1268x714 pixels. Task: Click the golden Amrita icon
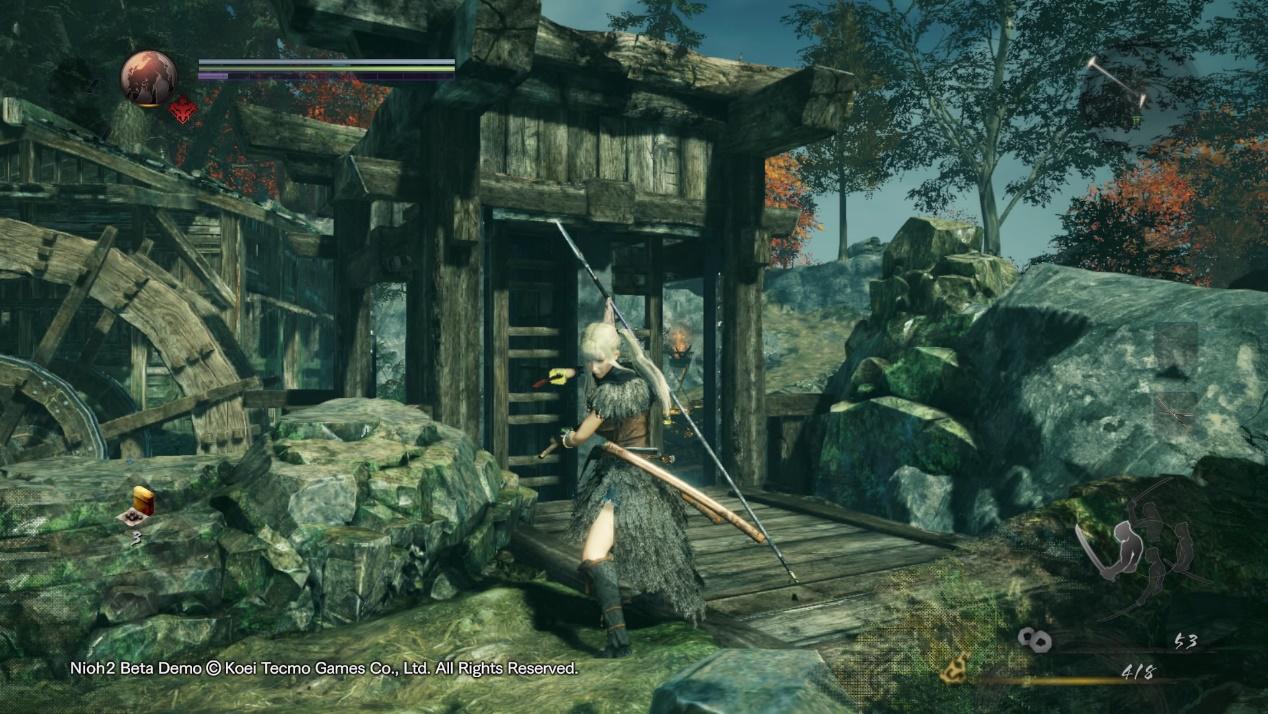pyautogui.click(x=955, y=668)
